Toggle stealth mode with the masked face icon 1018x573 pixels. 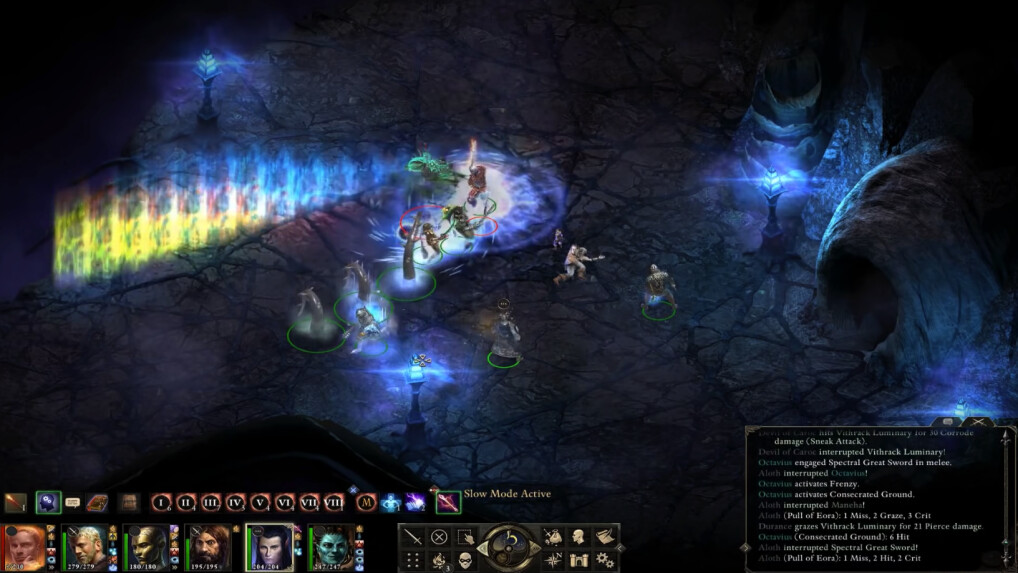464,560
